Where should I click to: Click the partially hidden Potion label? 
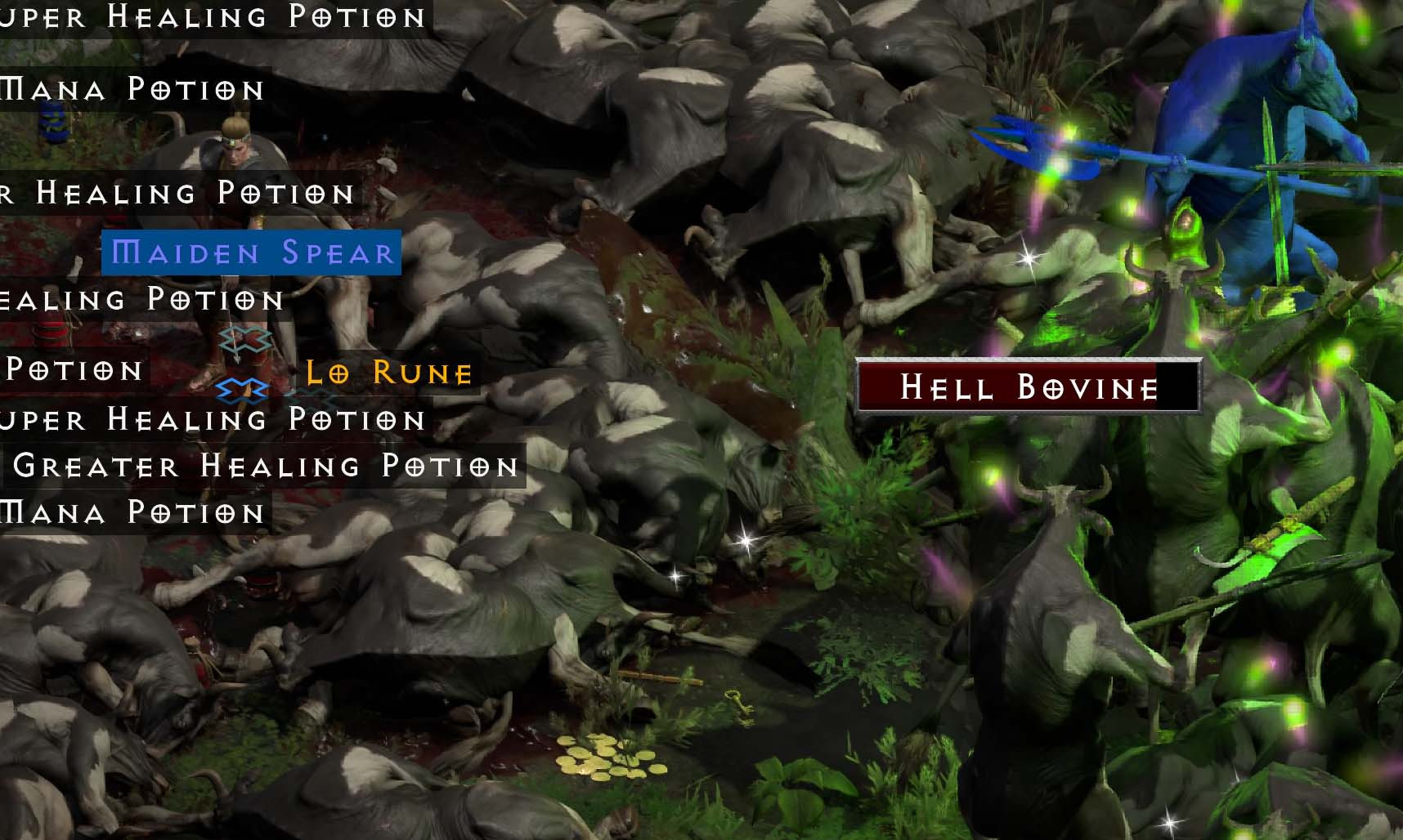pos(72,372)
